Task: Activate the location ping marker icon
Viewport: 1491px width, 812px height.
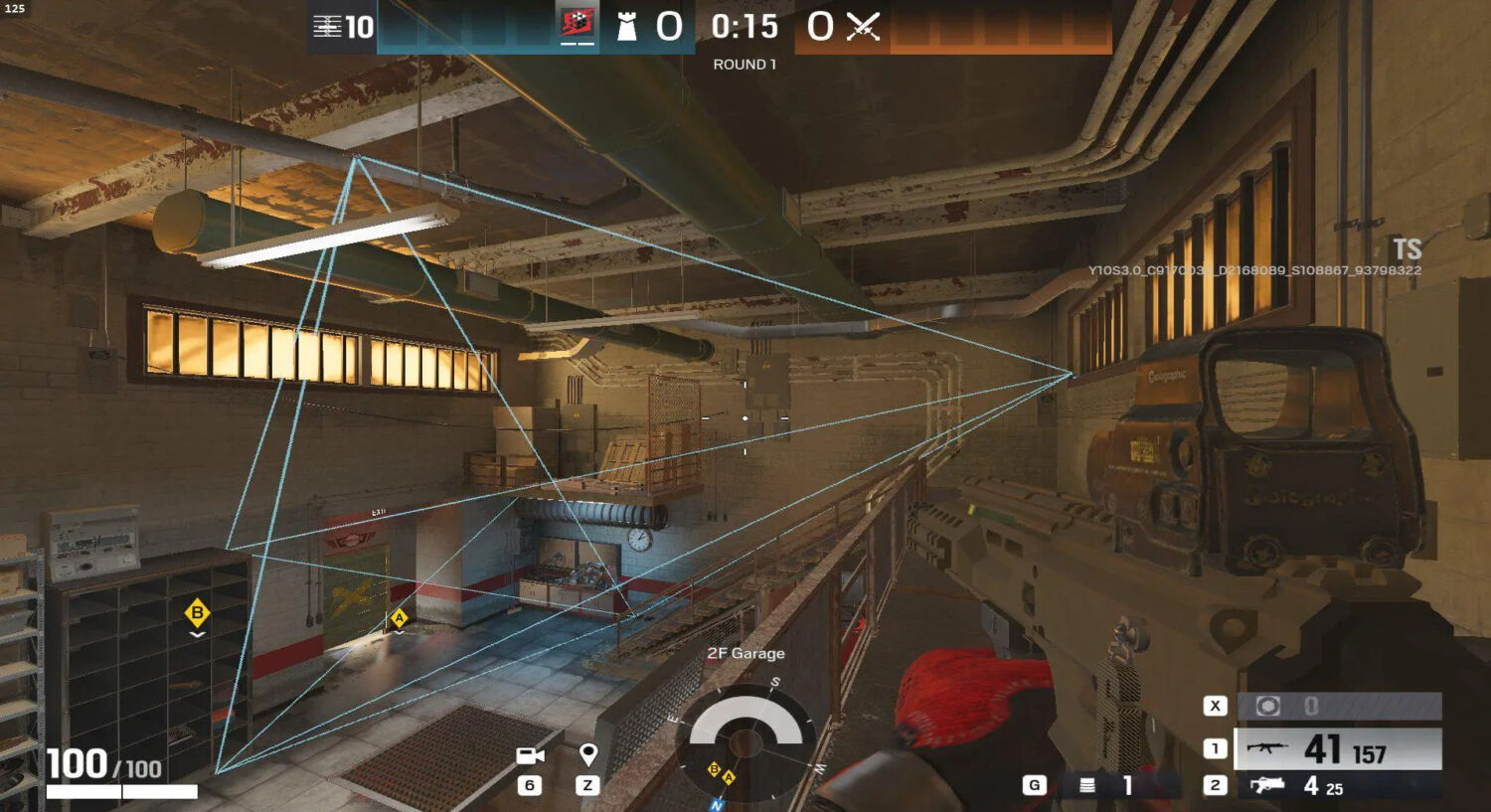Action: 587,755
